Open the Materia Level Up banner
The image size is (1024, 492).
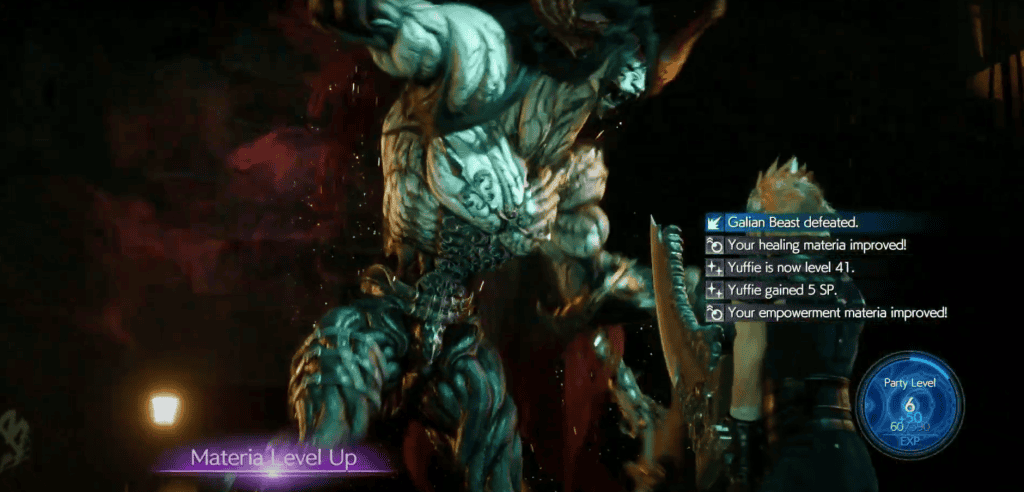pos(277,459)
